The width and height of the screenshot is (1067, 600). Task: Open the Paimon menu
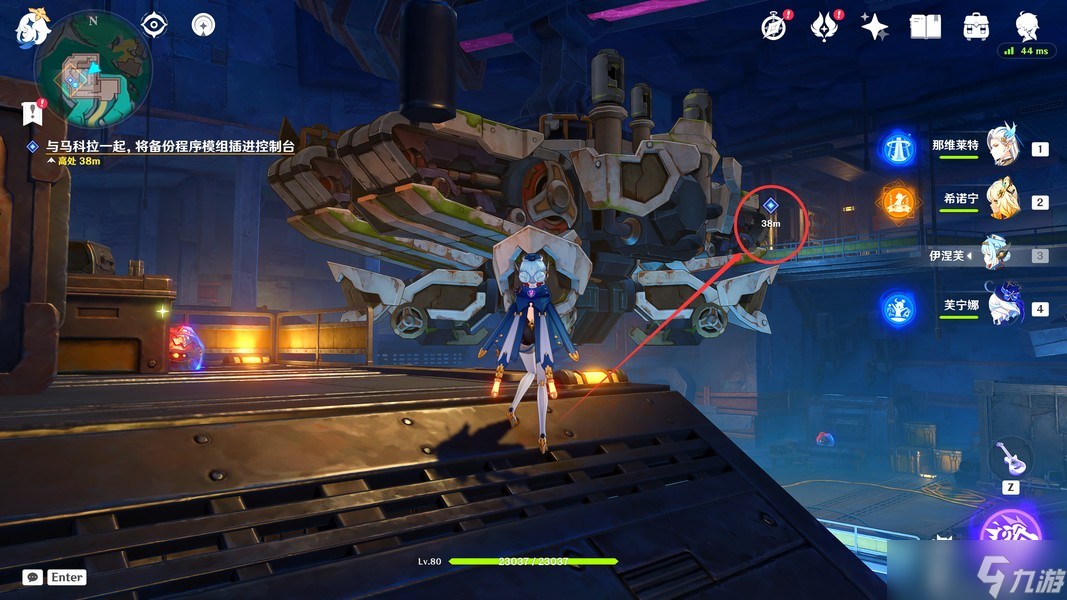(x=31, y=28)
